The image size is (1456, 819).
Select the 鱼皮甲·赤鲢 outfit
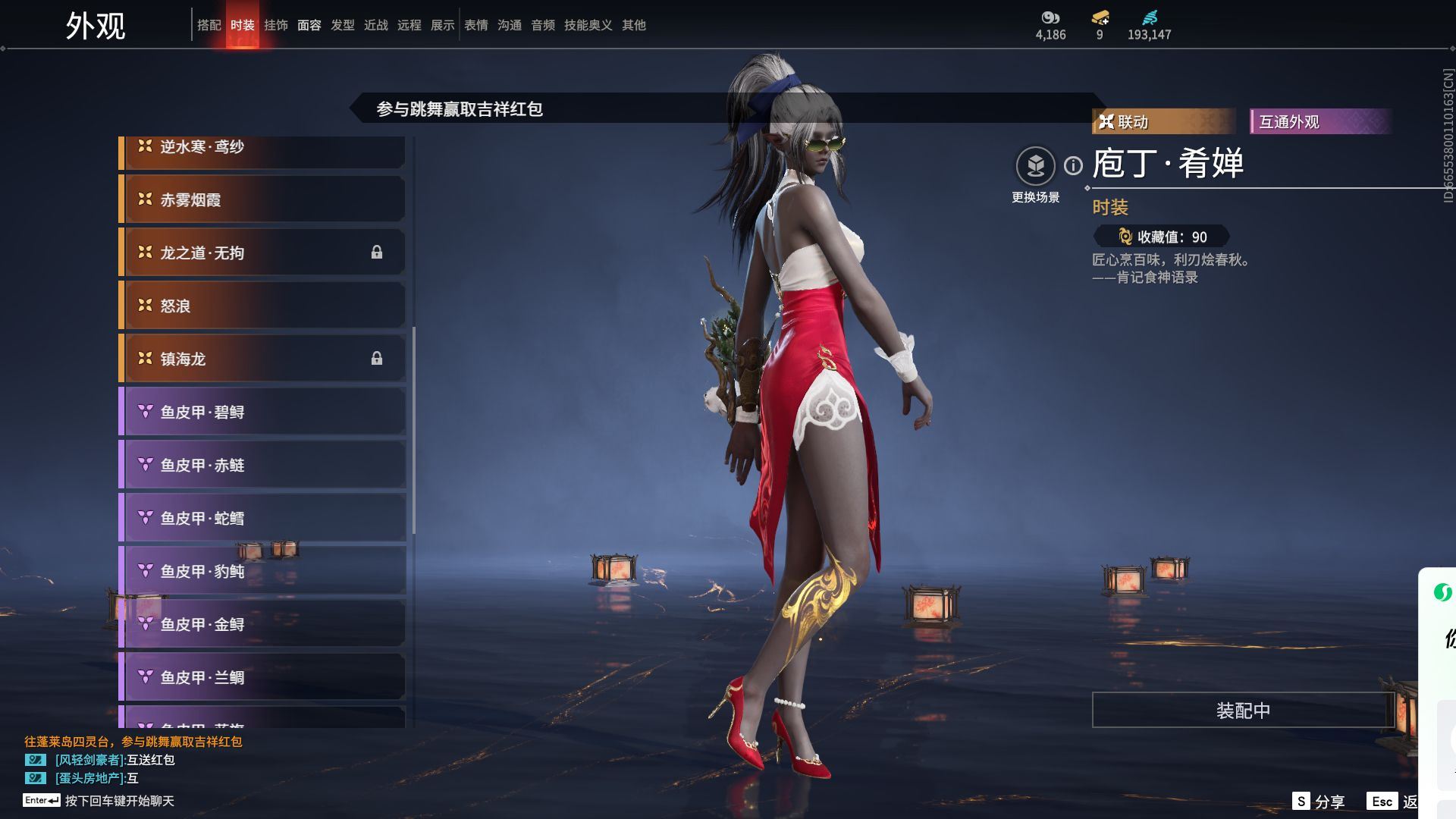(262, 465)
